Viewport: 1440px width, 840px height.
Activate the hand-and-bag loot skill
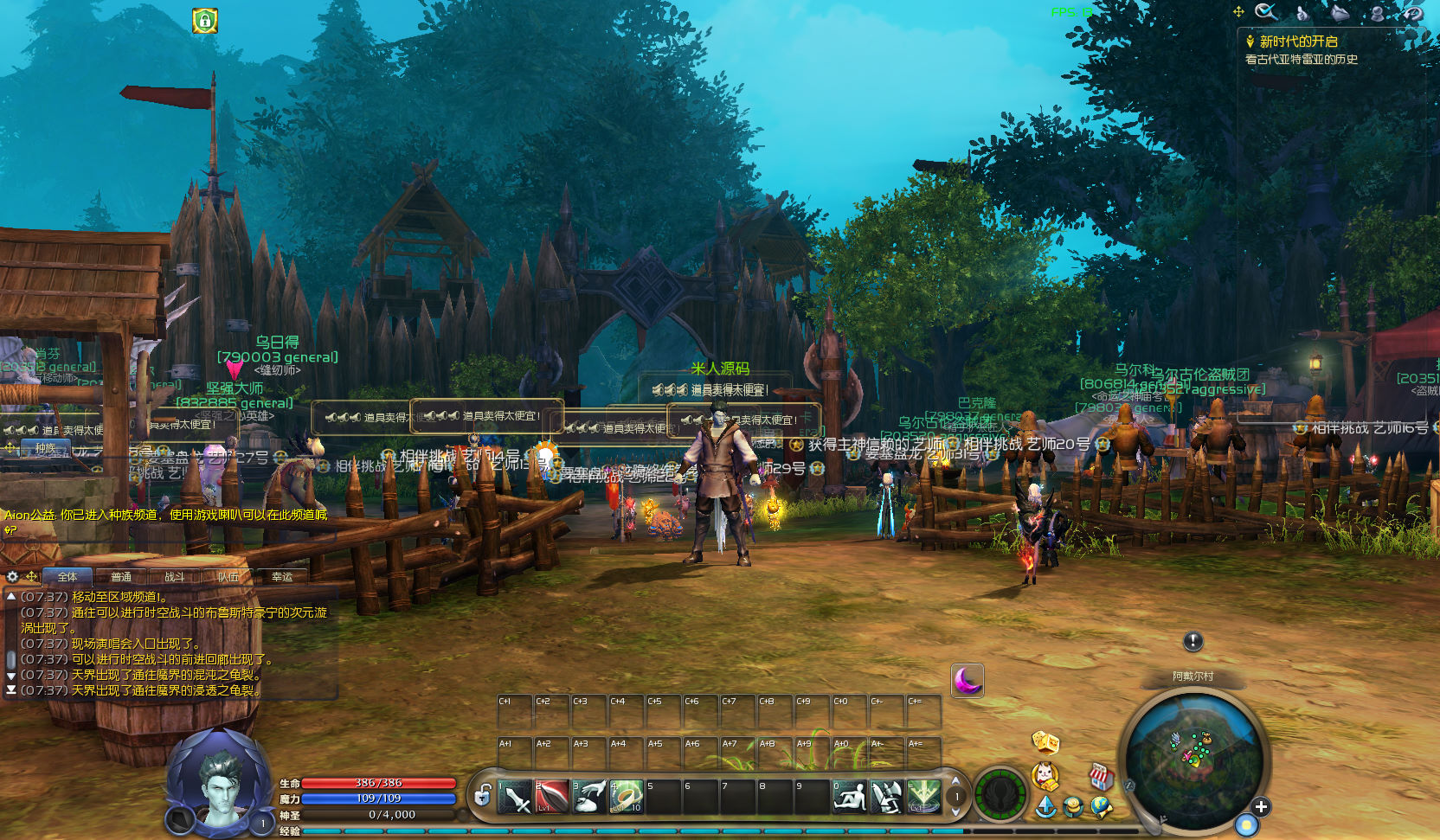pyautogui.click(x=588, y=797)
